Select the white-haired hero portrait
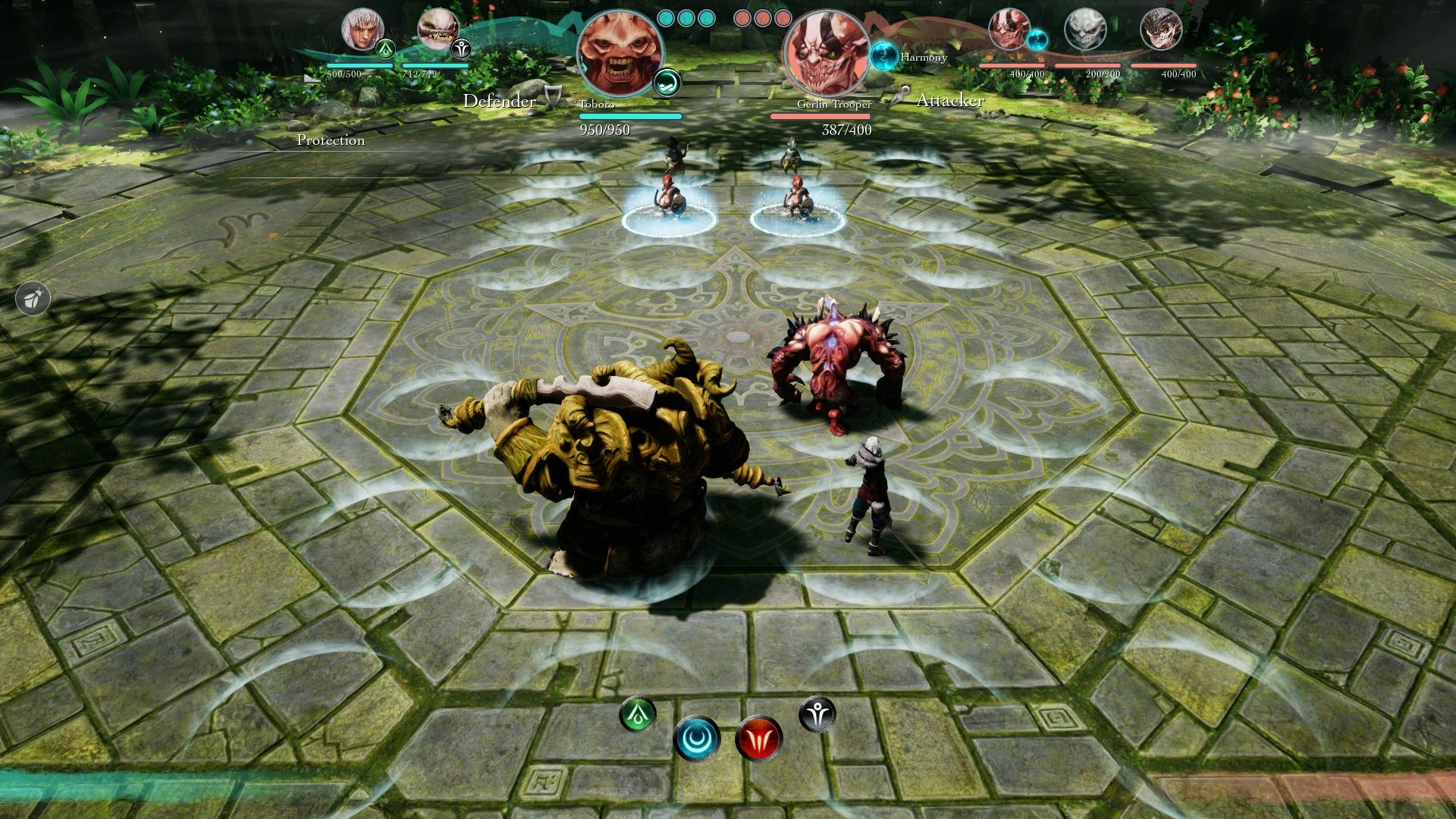The image size is (1456, 819). click(361, 30)
